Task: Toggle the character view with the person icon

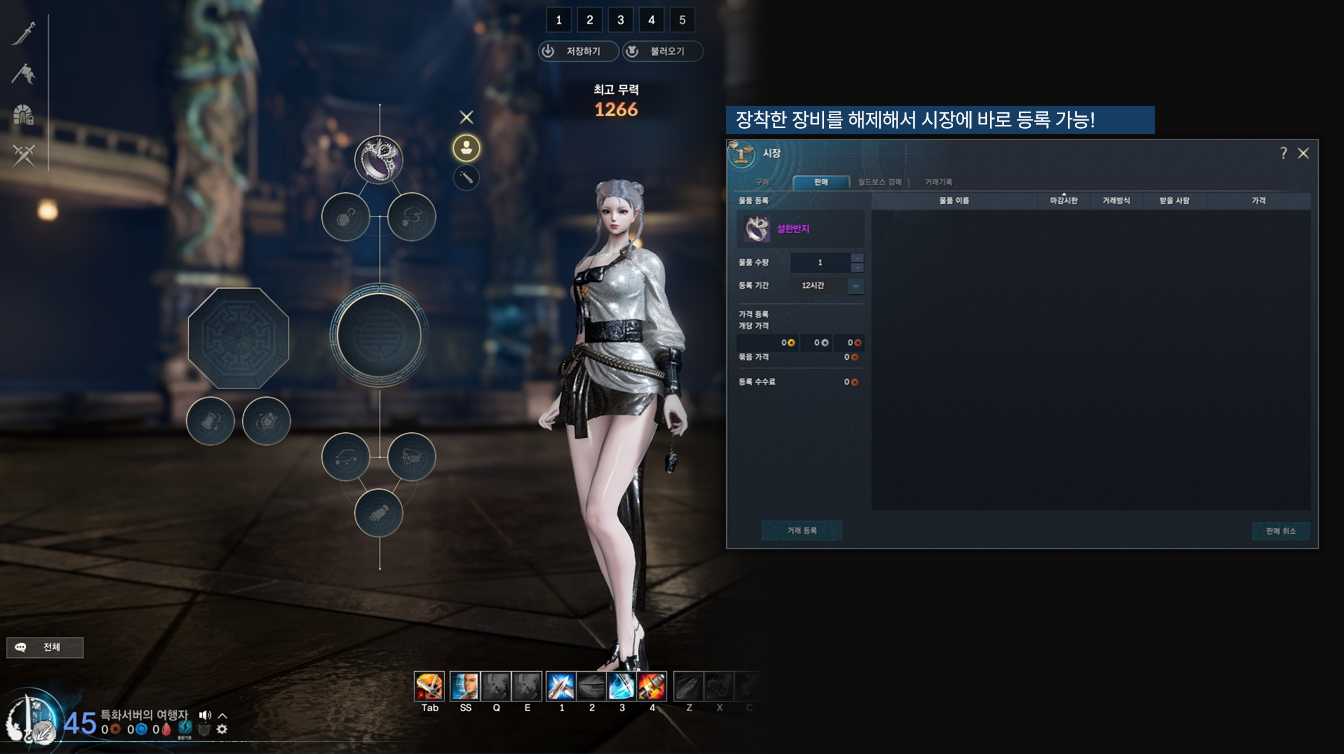Action: [x=466, y=146]
